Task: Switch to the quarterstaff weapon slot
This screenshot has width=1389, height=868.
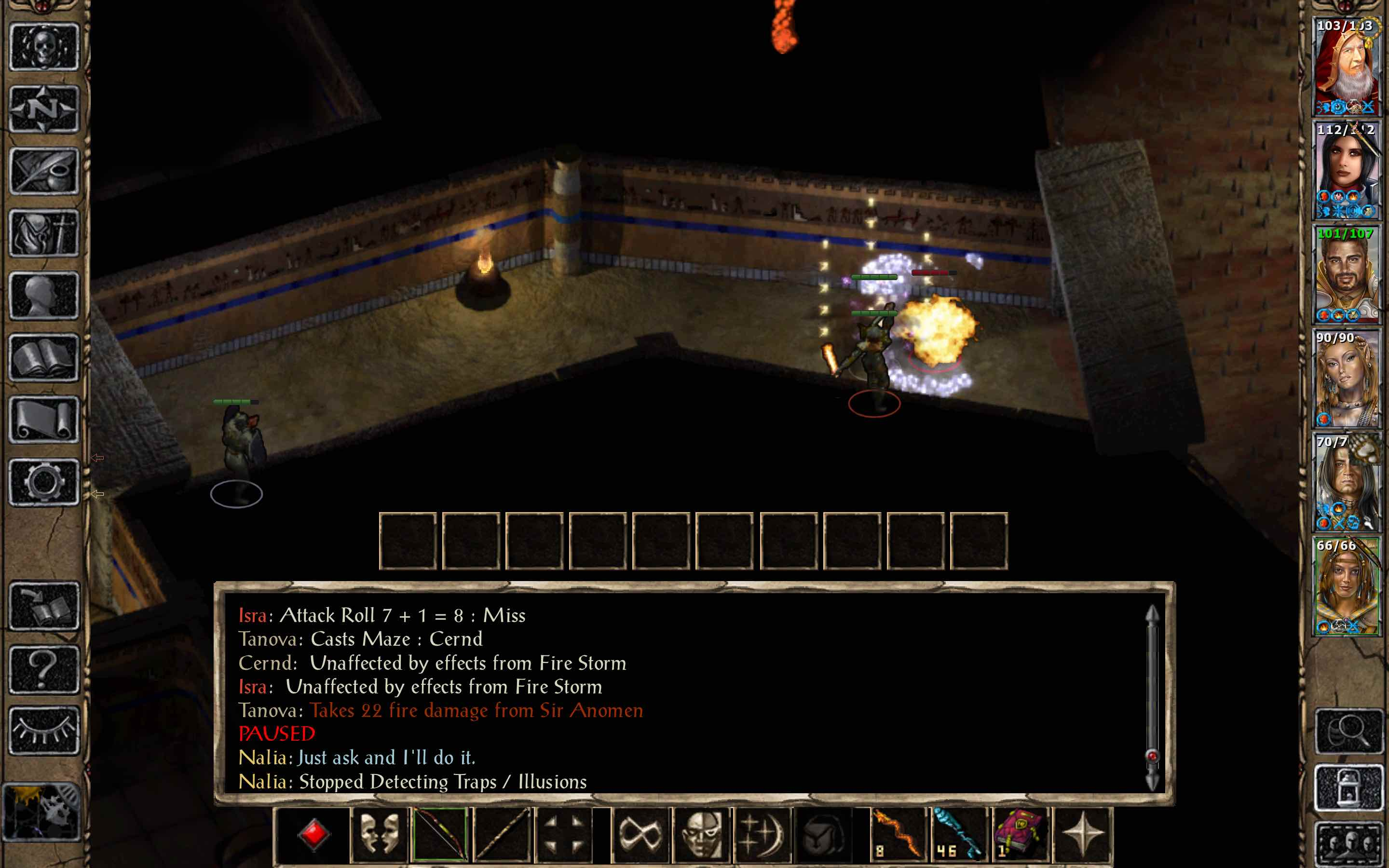Action: (502, 834)
